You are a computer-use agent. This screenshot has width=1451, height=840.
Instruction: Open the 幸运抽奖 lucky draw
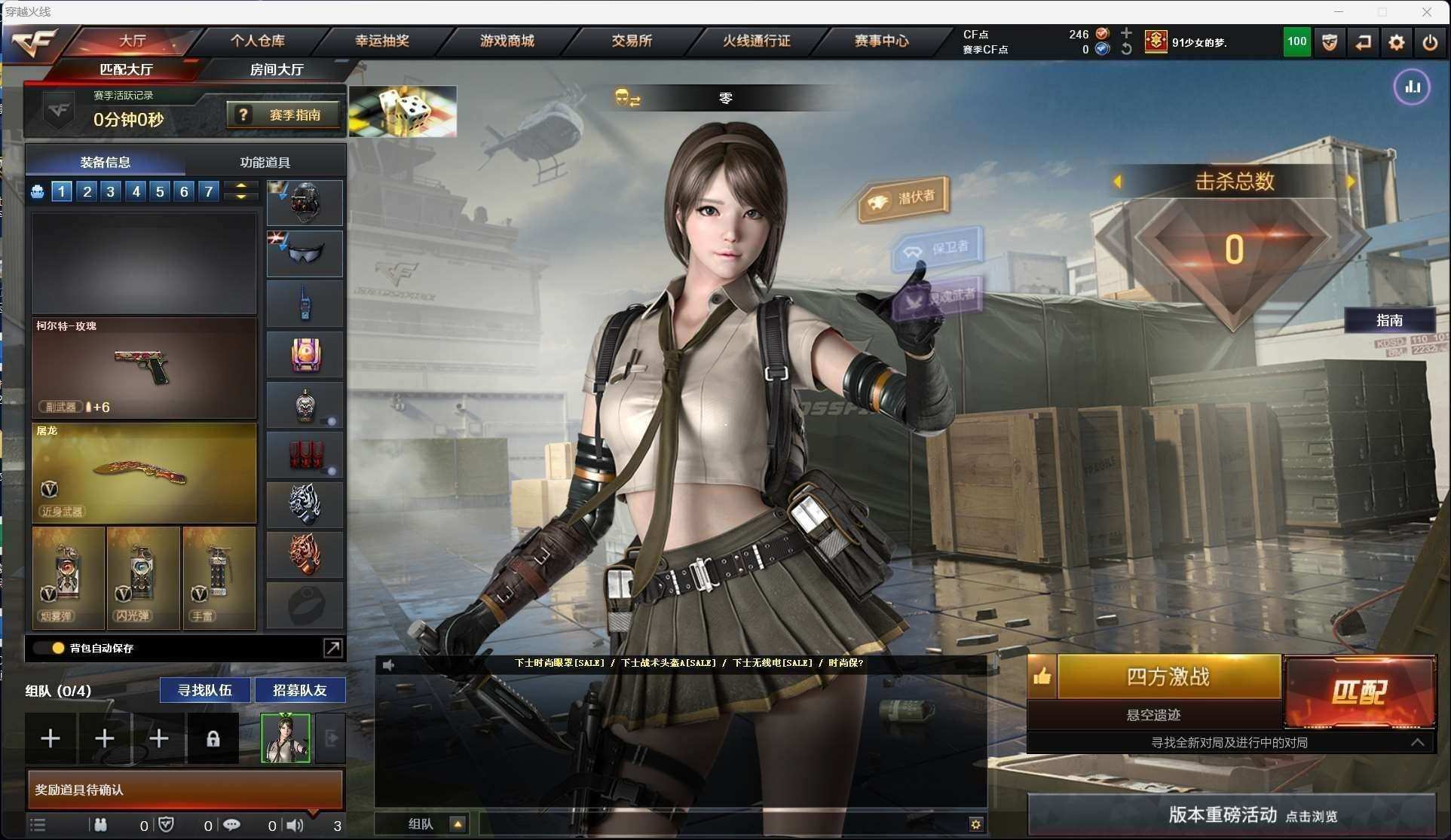tap(381, 41)
